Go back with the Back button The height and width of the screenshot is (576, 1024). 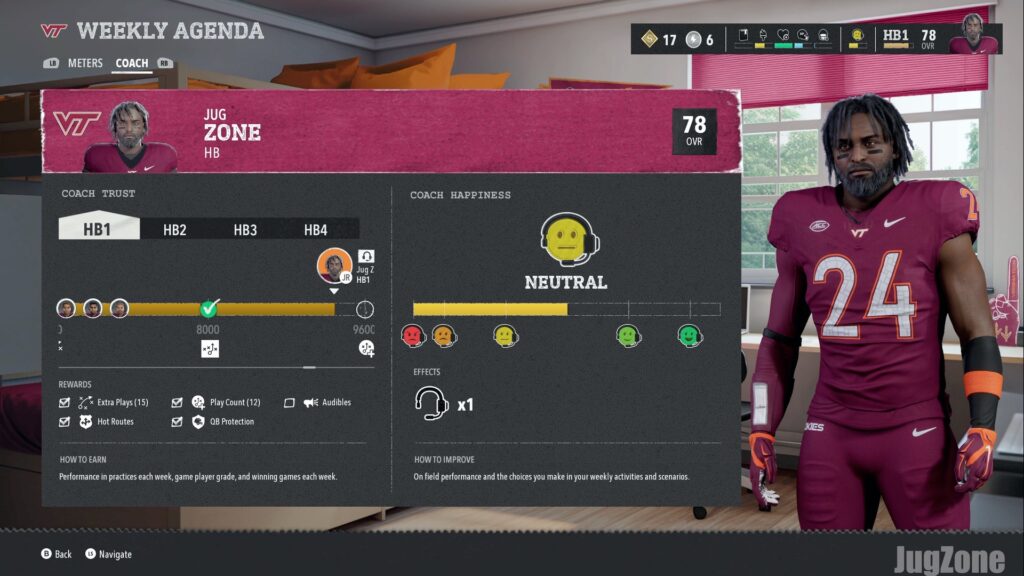click(x=56, y=554)
